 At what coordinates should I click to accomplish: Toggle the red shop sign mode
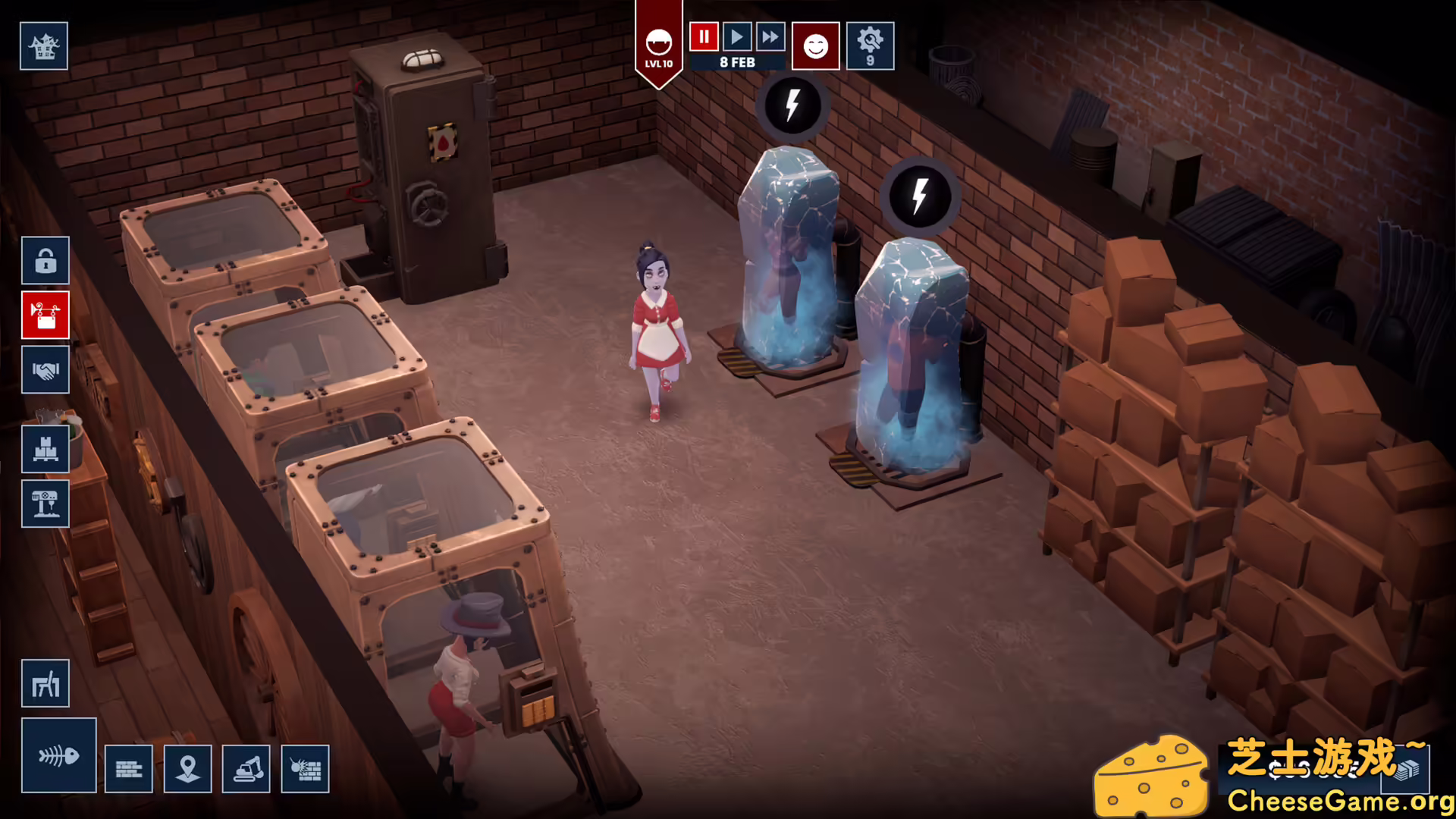(45, 315)
